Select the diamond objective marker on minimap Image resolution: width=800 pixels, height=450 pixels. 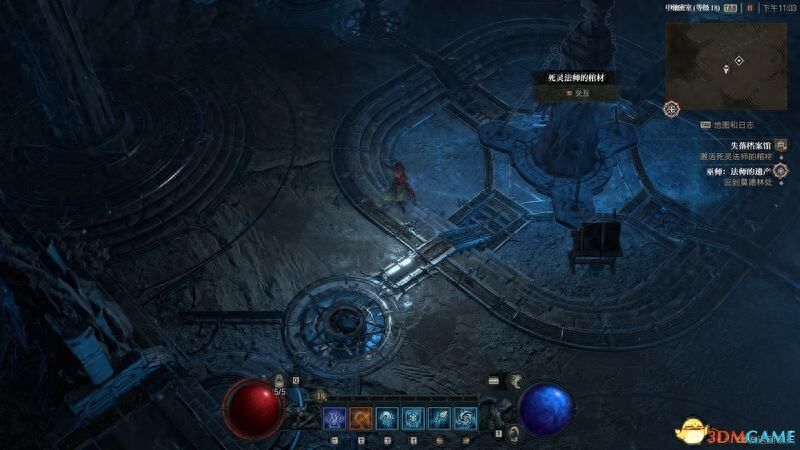(739, 61)
